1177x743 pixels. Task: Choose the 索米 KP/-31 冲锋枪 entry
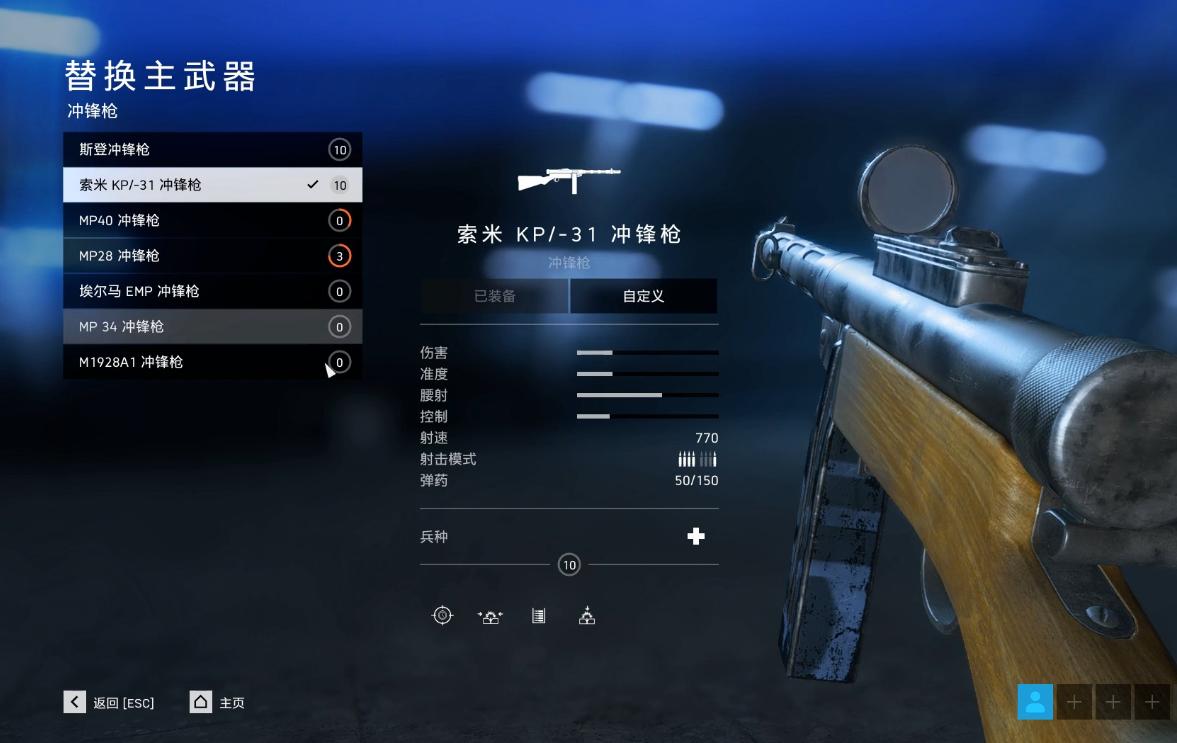pos(212,185)
